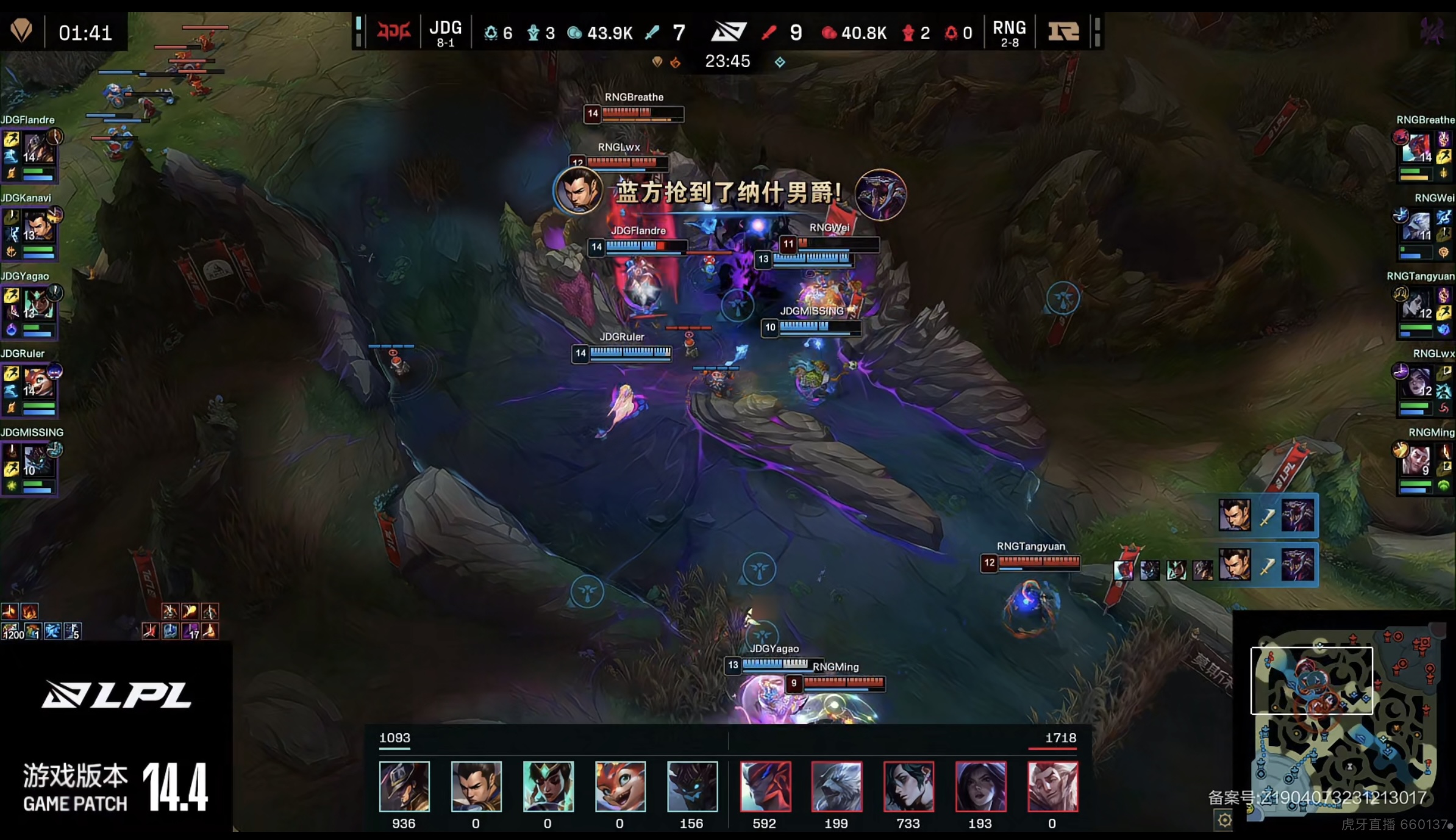Choose the damage-bar portrait showing 733
This screenshot has width=1456, height=840.
pyautogui.click(x=908, y=786)
